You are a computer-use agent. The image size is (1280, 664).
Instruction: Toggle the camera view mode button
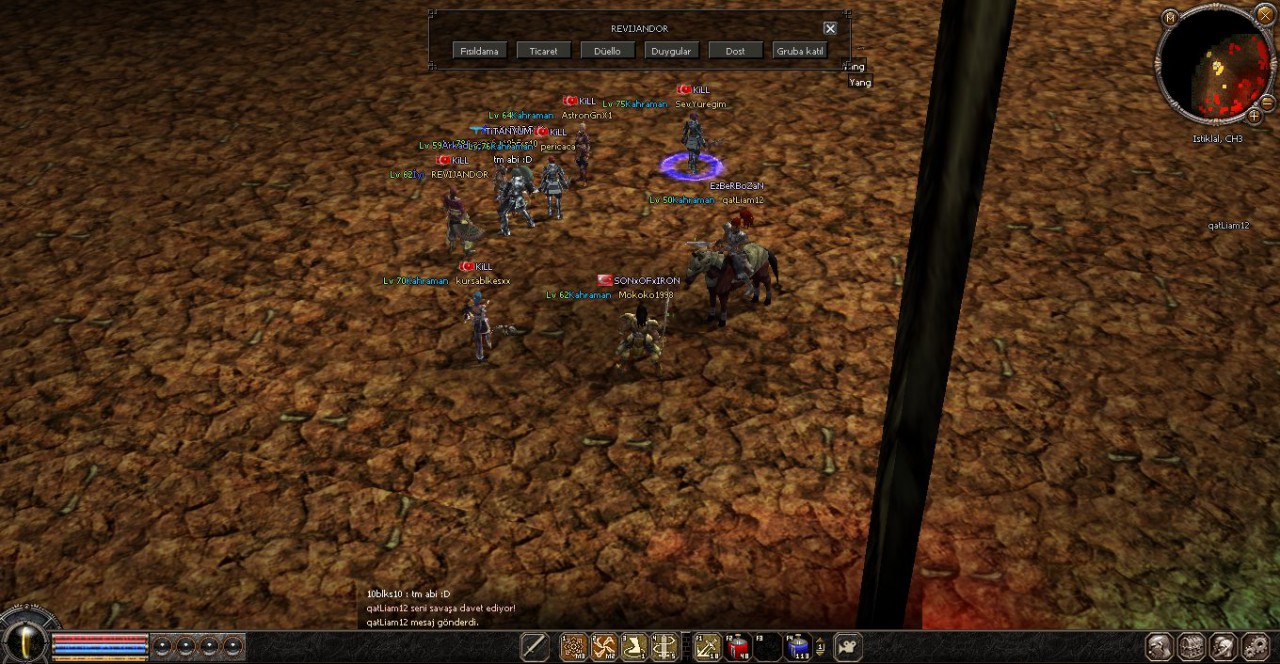point(848,647)
